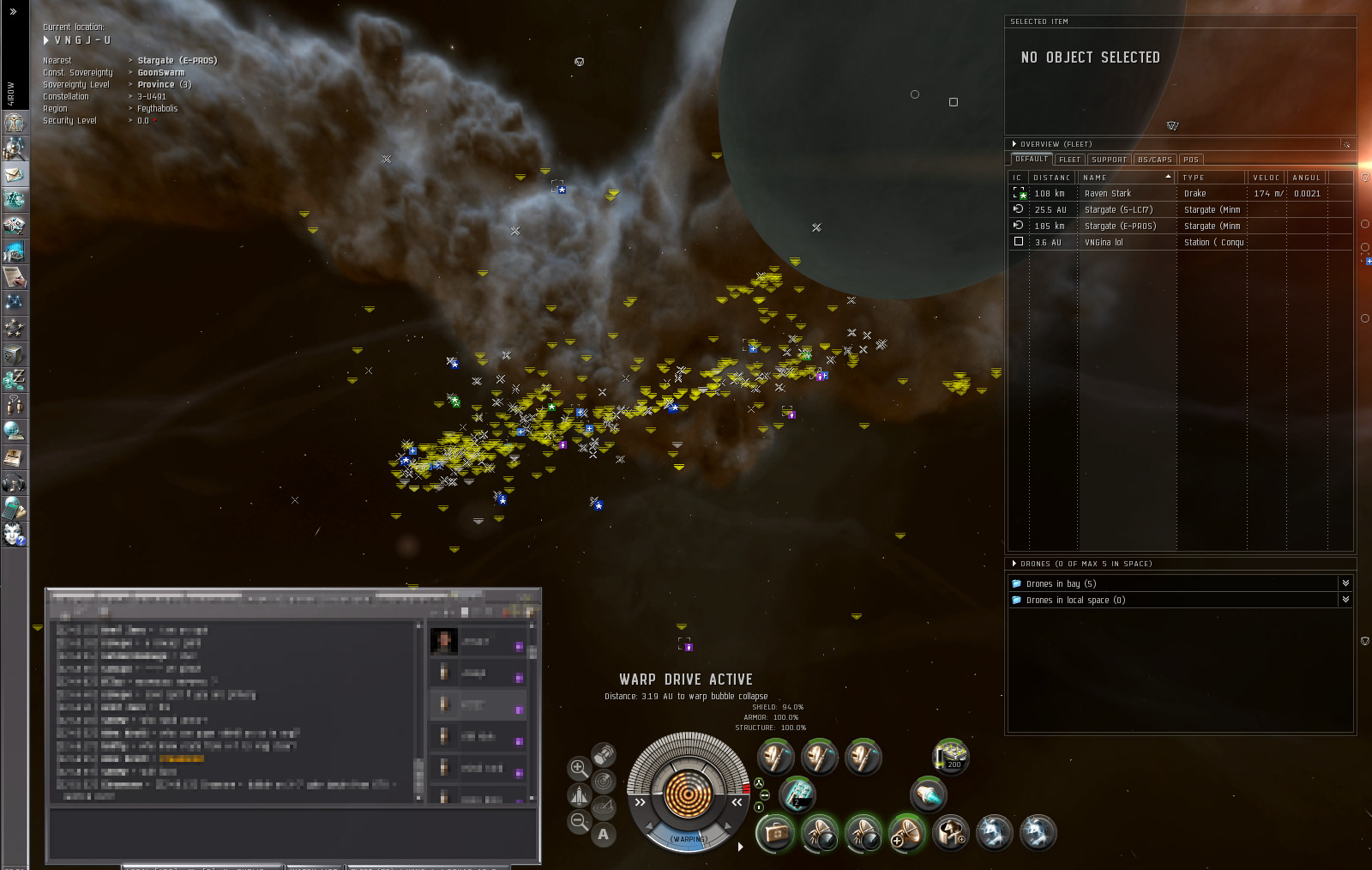Select the BS/CAPS overview tab
Viewport: 1372px width, 870px height.
pos(1154,160)
